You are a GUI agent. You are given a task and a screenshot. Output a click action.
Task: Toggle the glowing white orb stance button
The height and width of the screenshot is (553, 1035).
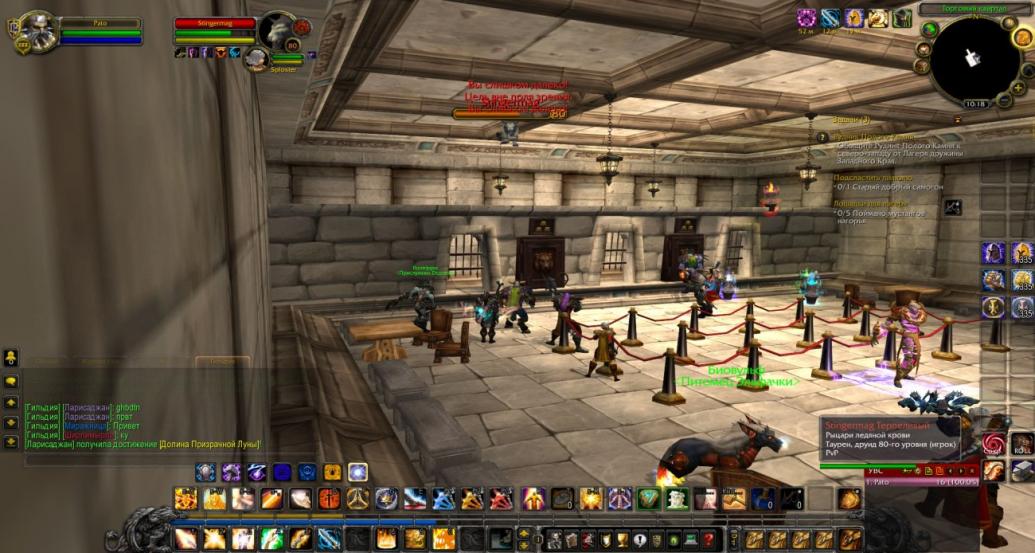point(357,472)
